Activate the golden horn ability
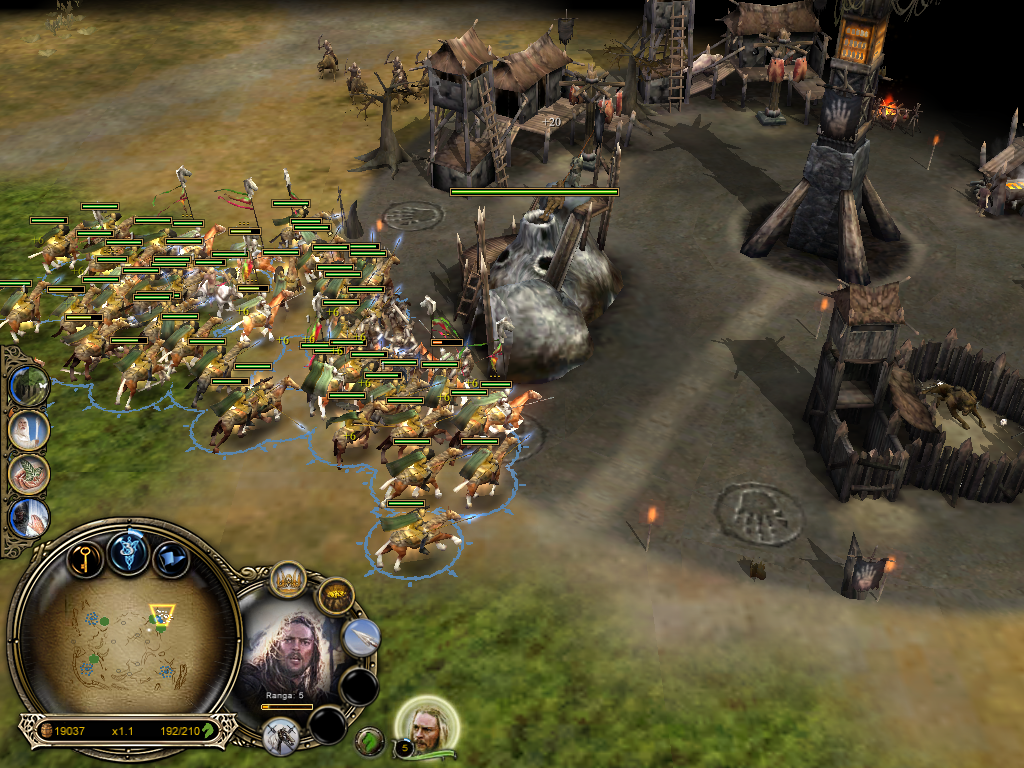The height and width of the screenshot is (768, 1024). click(335, 597)
